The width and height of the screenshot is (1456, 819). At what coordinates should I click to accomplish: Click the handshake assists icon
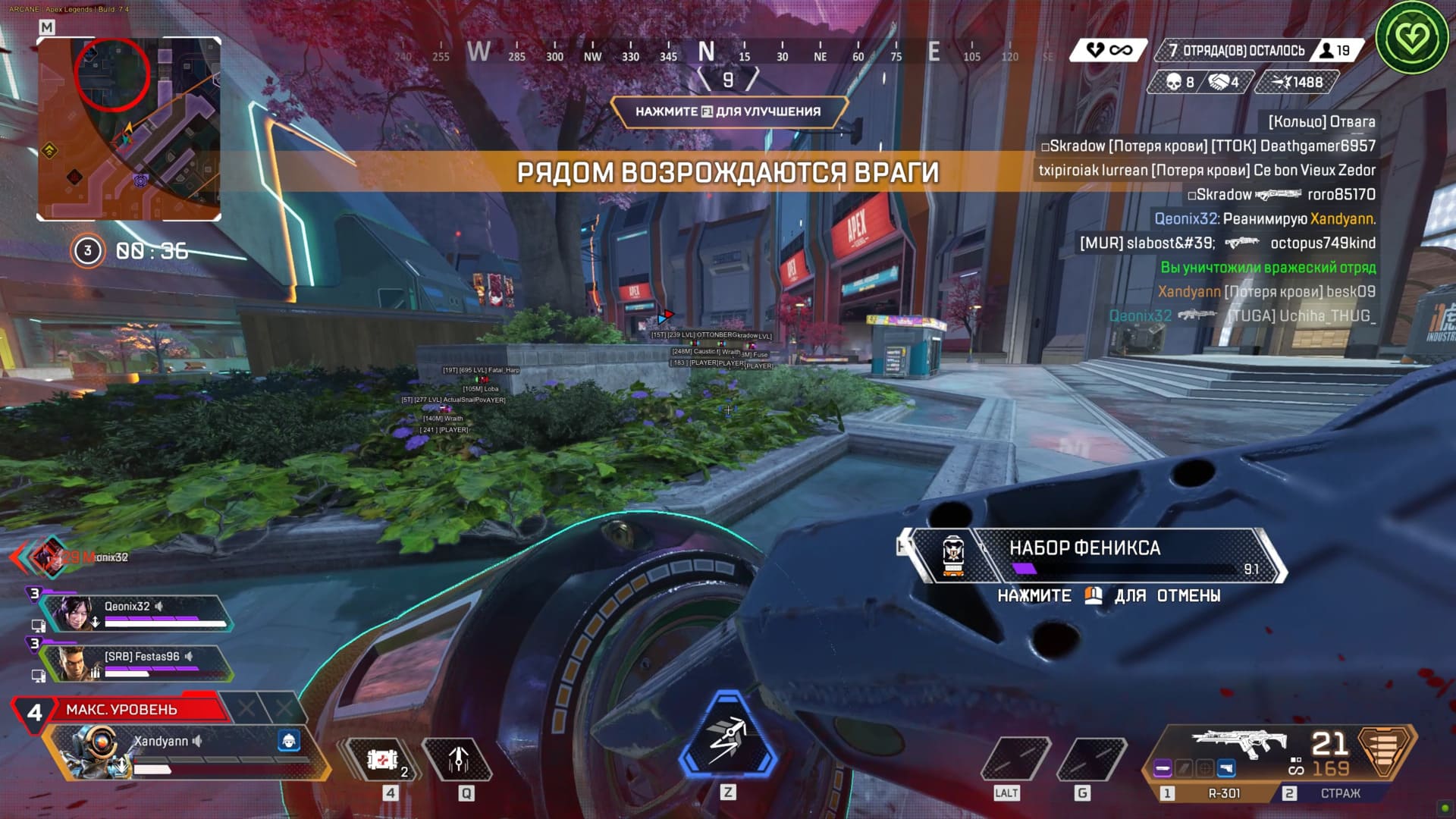pyautogui.click(x=1219, y=82)
